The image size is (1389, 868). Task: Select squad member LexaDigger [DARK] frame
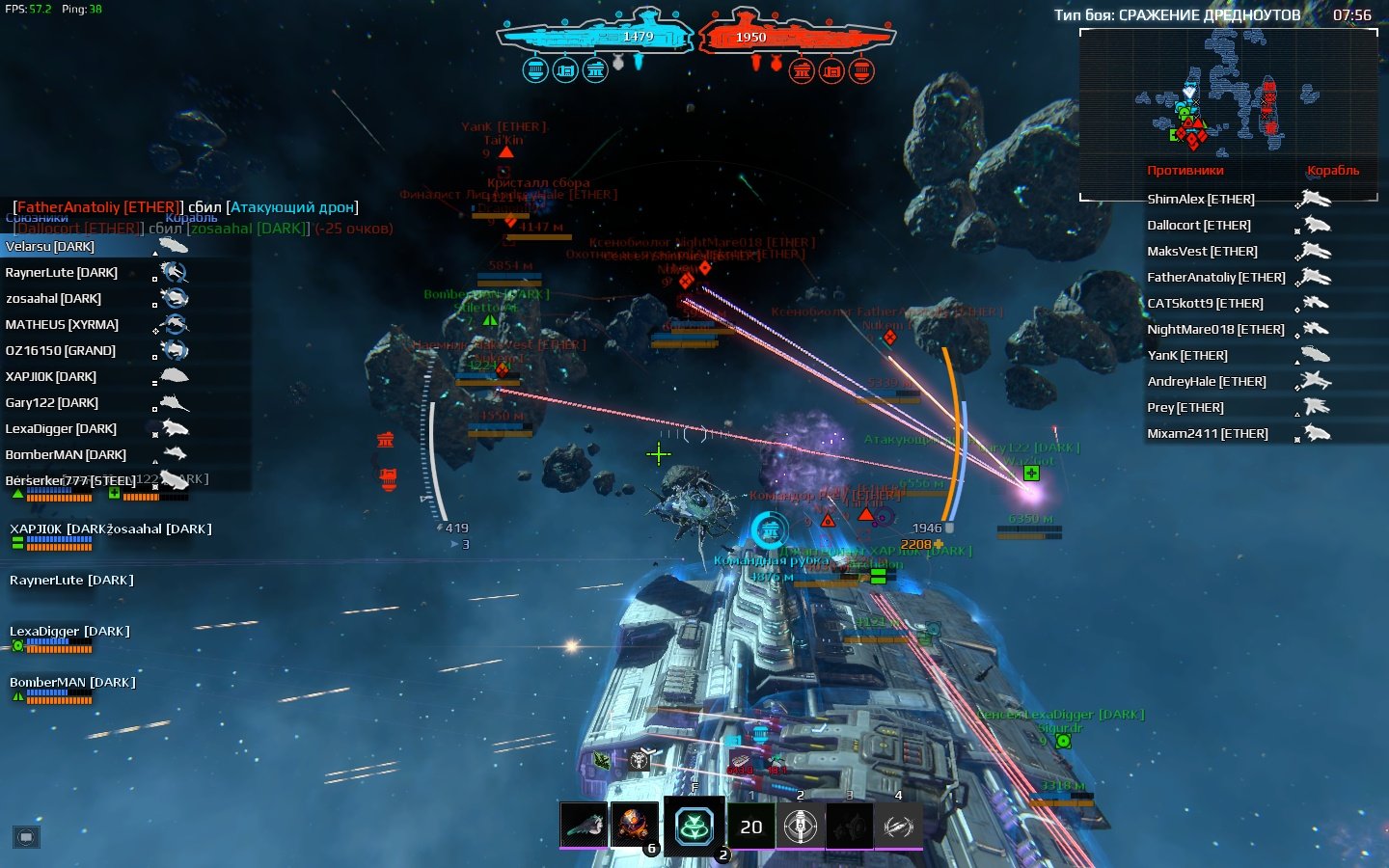[x=69, y=632]
